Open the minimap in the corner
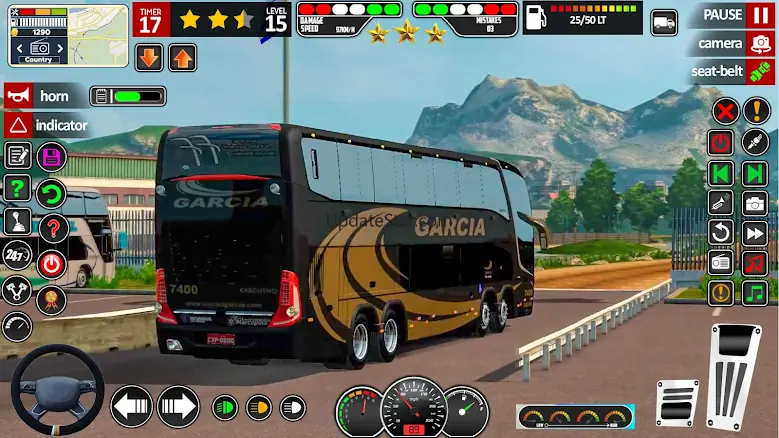The width and height of the screenshot is (779, 438). tap(42, 33)
